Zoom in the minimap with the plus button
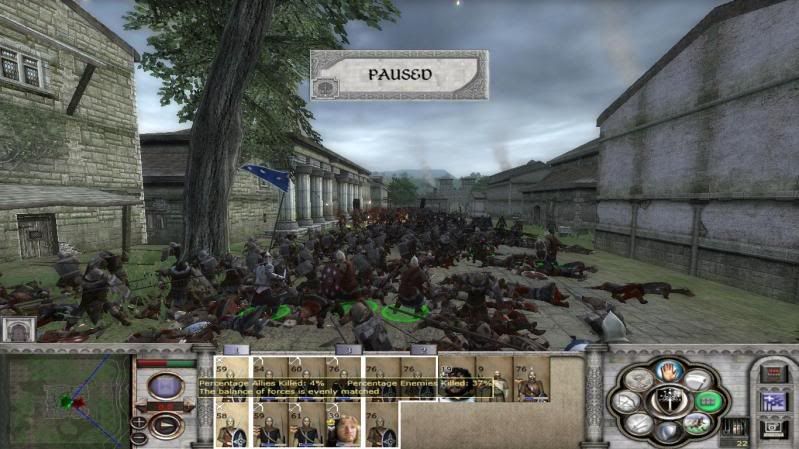 [x=137, y=421]
